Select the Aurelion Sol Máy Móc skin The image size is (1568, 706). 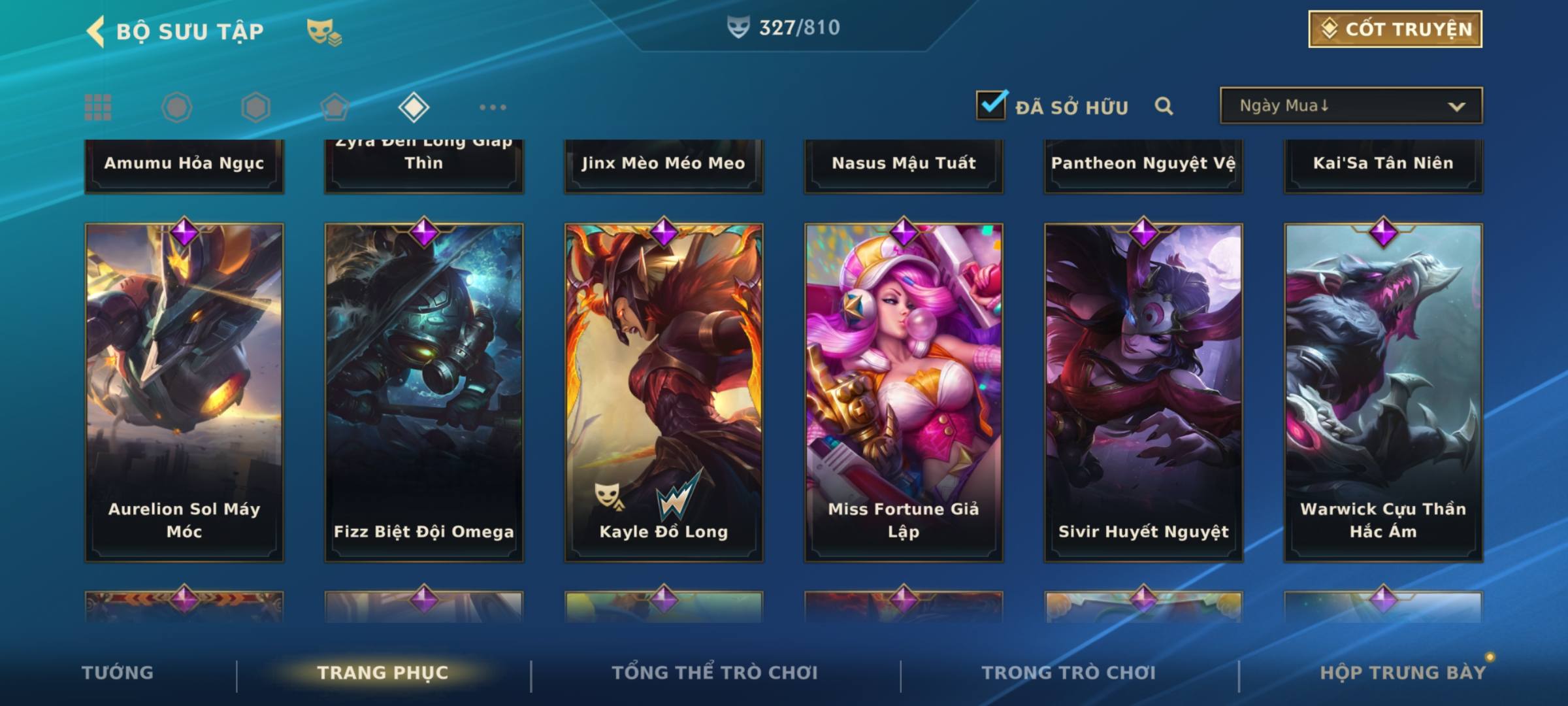[x=184, y=392]
